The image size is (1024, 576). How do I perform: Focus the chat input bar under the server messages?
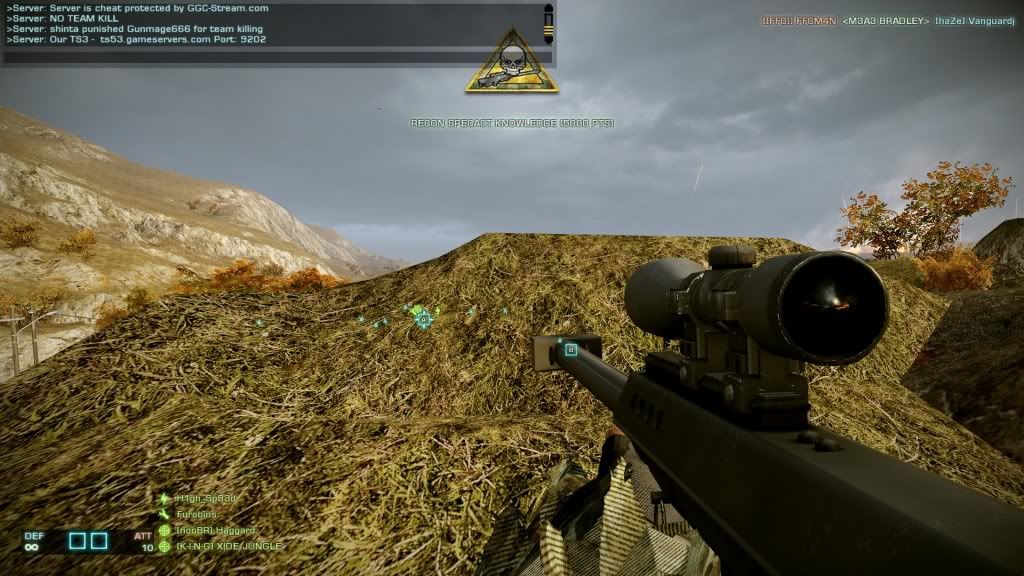(x=276, y=57)
